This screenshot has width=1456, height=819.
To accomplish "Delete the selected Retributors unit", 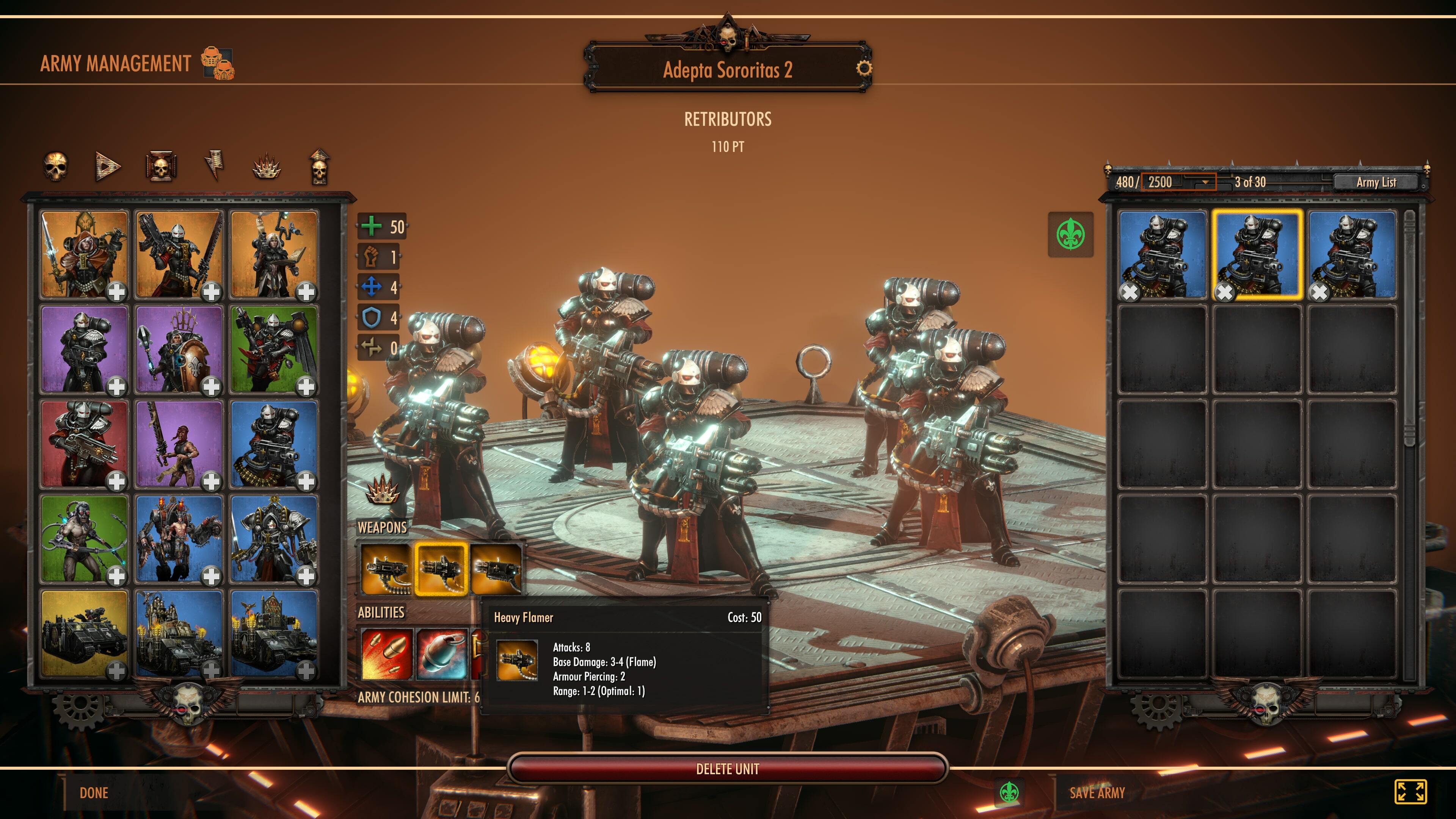I will [728, 769].
